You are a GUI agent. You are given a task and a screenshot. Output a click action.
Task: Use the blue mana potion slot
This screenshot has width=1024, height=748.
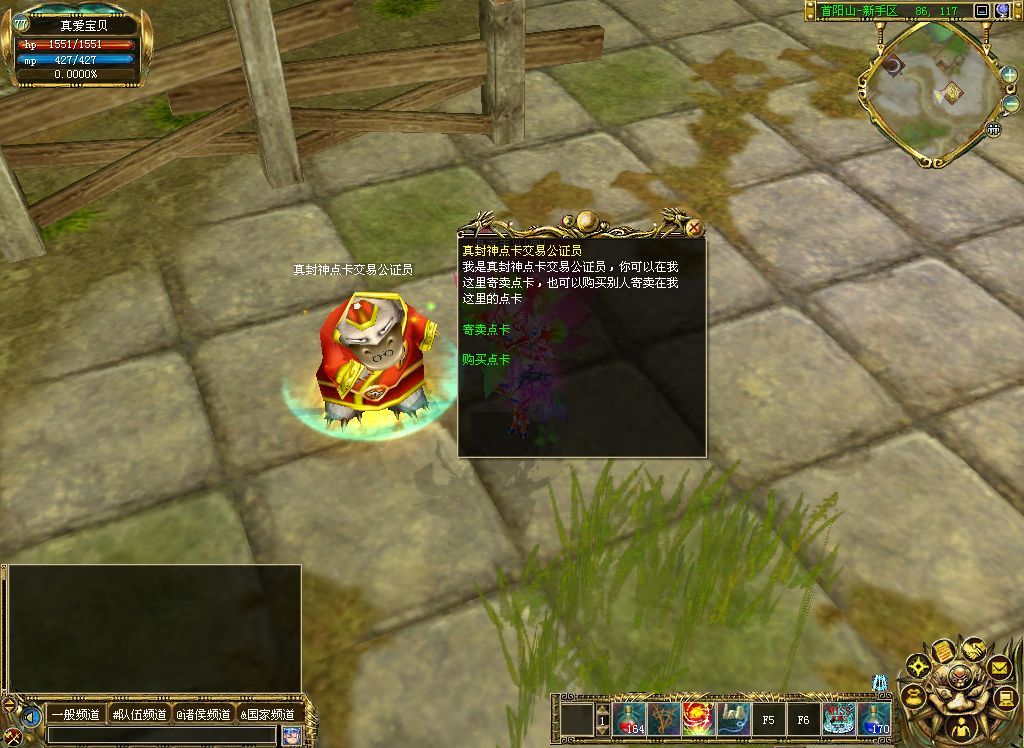pos(875,719)
